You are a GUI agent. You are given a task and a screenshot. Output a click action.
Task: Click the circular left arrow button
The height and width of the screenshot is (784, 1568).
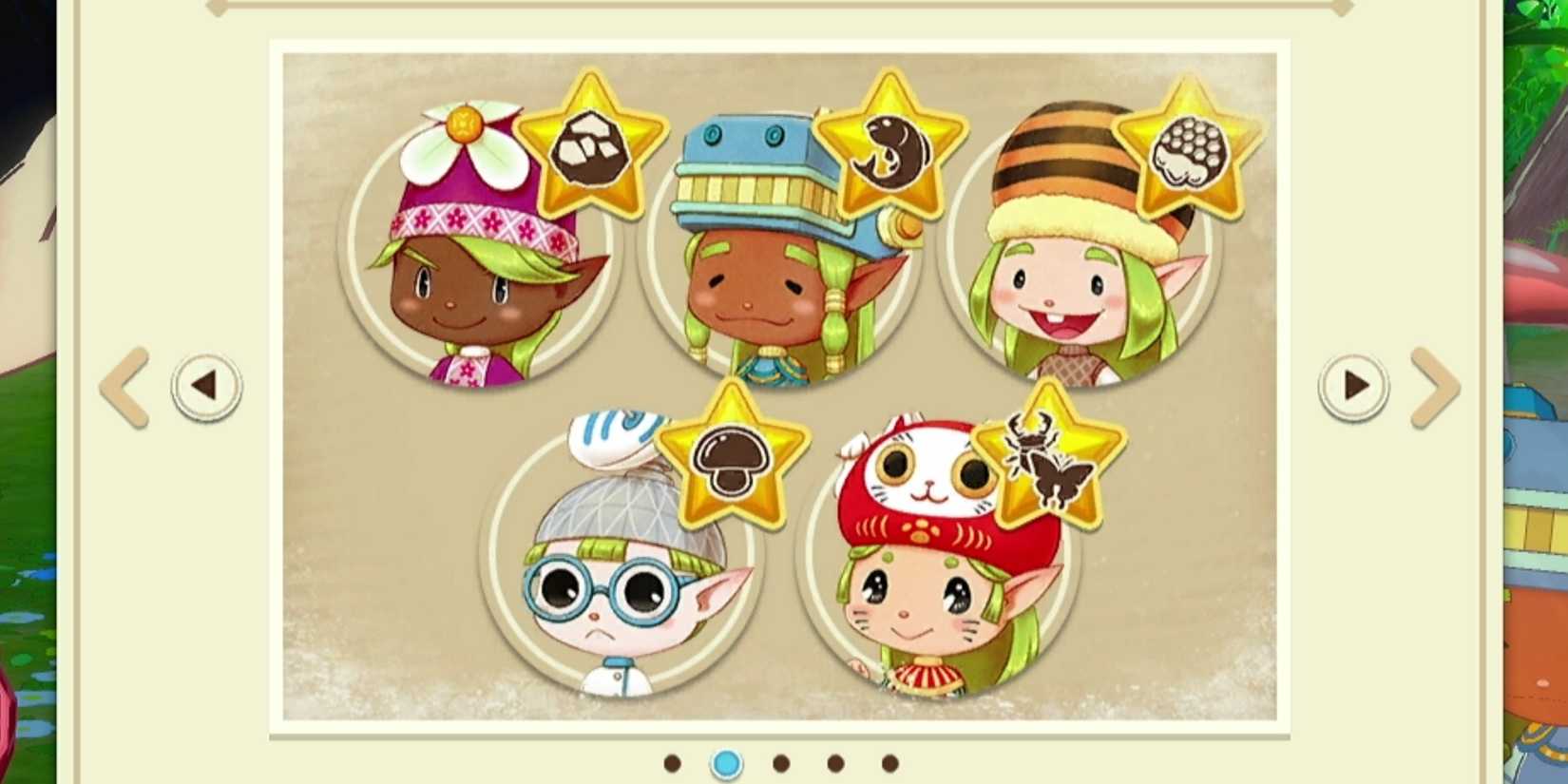pos(207,384)
